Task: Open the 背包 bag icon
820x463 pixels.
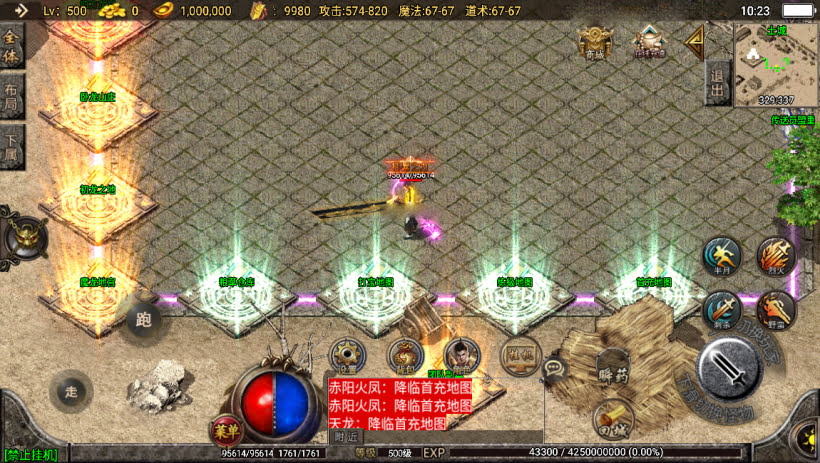Action: pos(404,355)
